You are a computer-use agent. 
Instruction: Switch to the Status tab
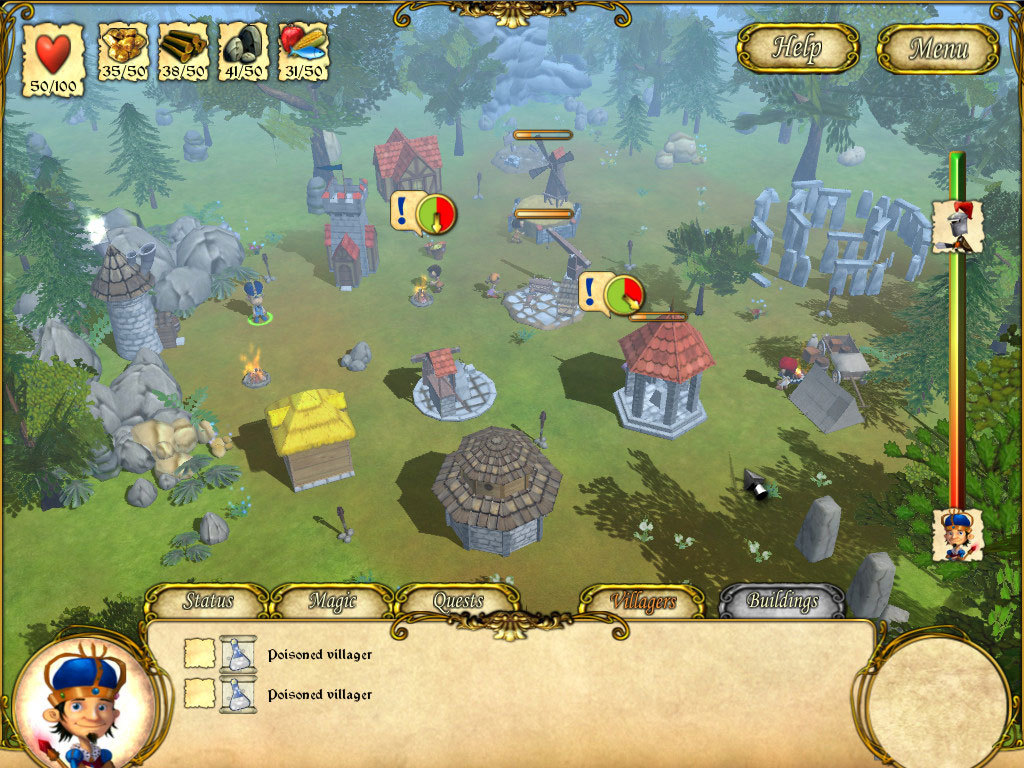208,602
